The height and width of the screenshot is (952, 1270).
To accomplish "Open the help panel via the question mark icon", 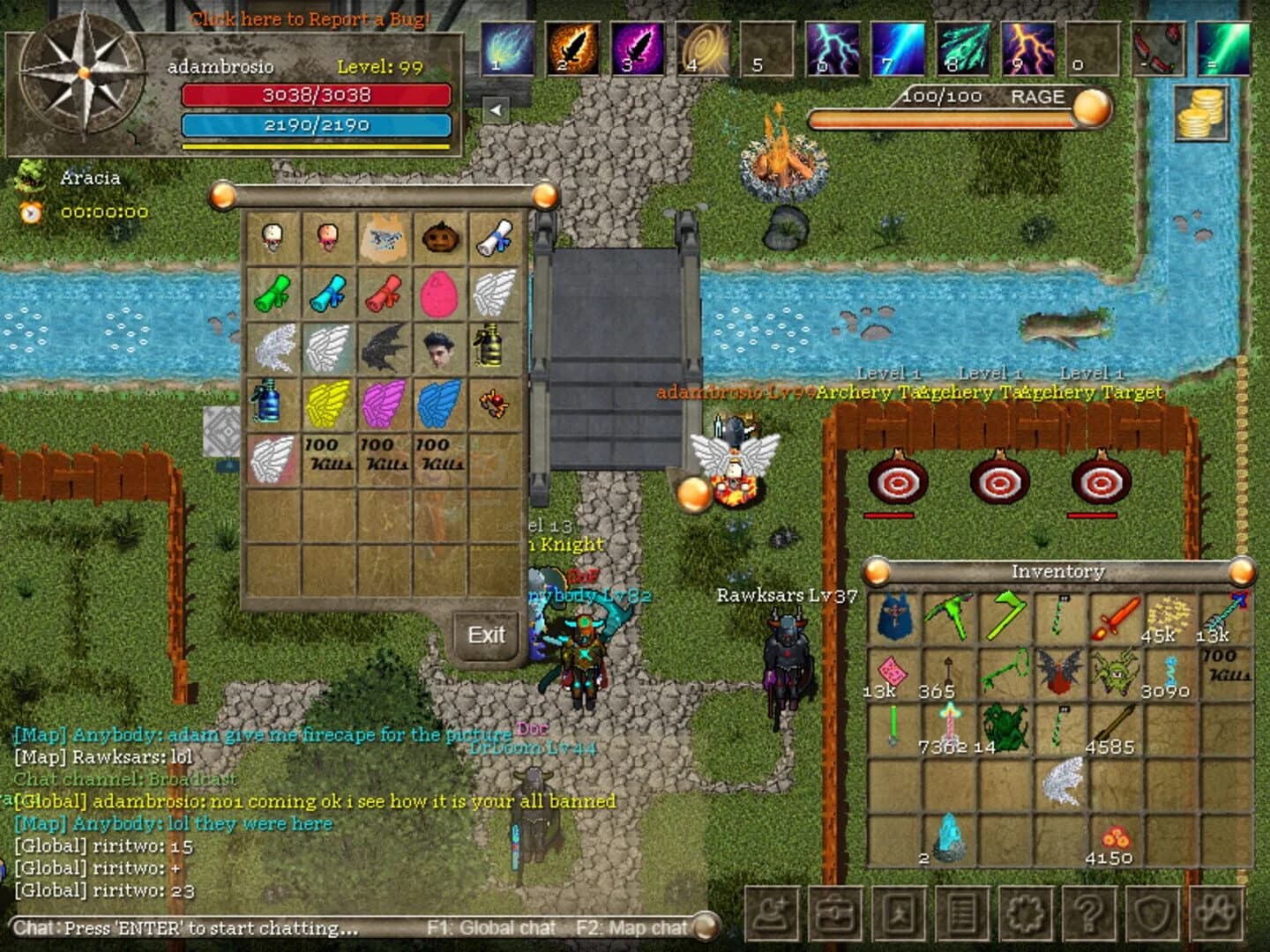I will point(1089,915).
